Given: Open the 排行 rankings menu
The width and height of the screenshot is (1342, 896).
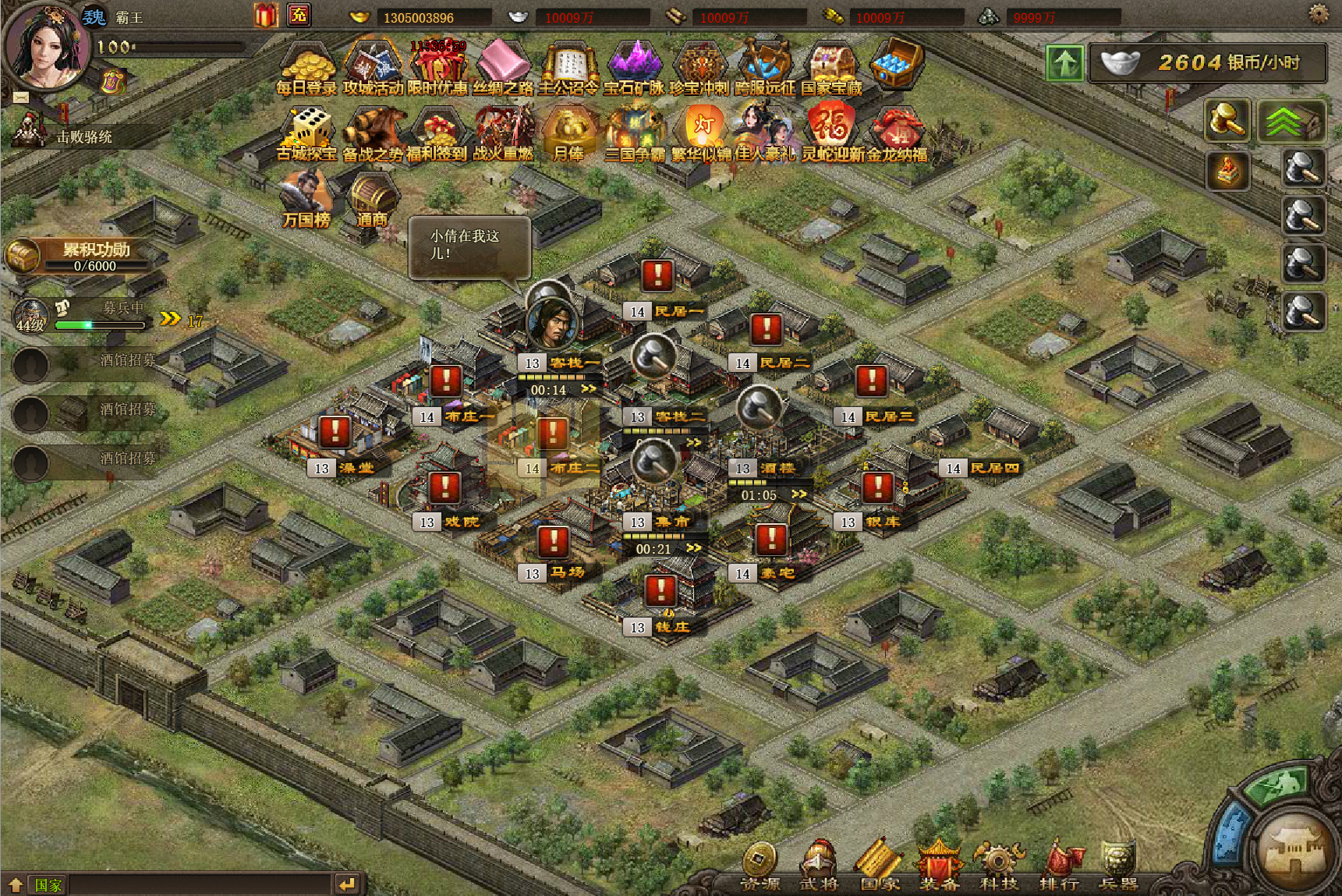Looking at the screenshot, I should pos(1059,867).
